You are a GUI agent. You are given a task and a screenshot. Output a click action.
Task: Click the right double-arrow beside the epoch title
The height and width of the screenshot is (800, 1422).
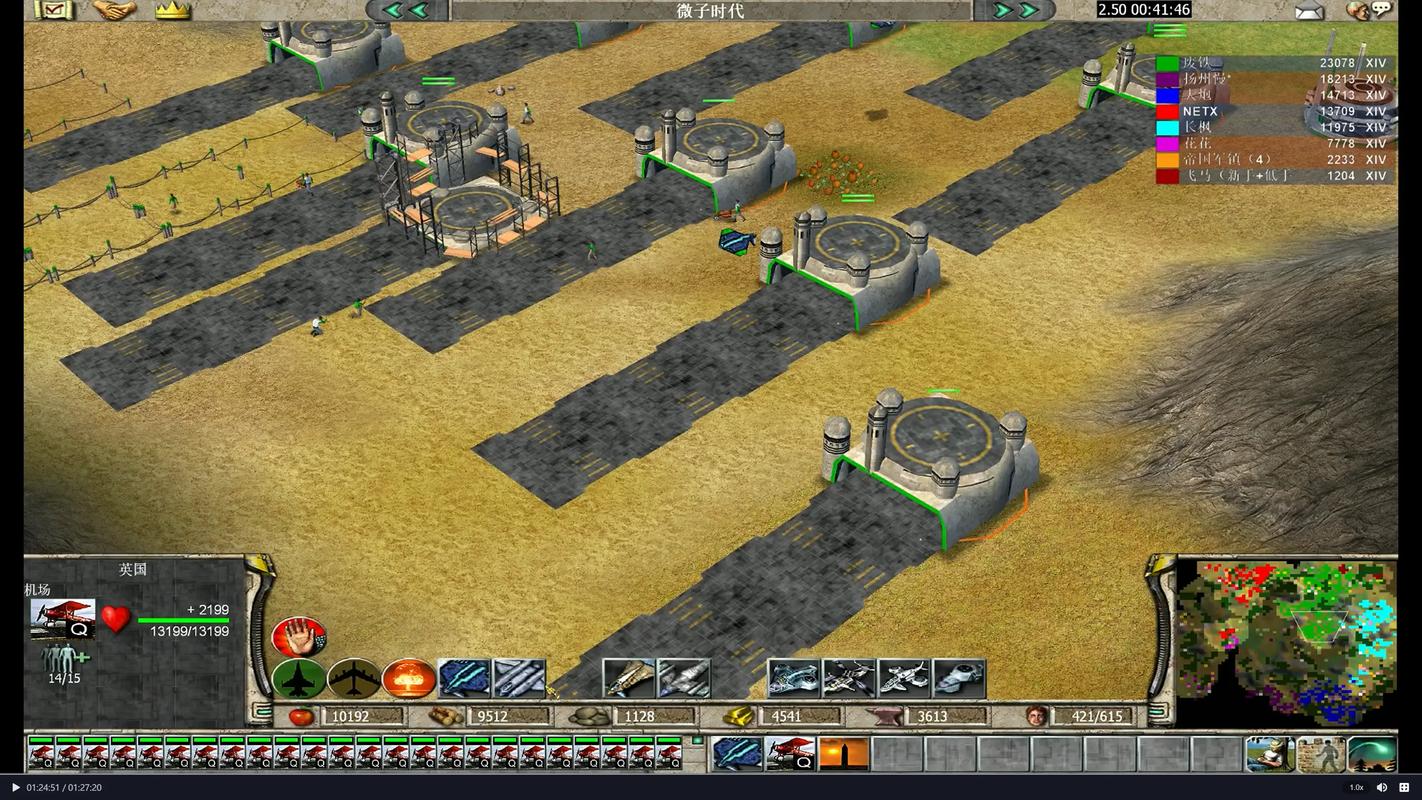pos(1015,11)
